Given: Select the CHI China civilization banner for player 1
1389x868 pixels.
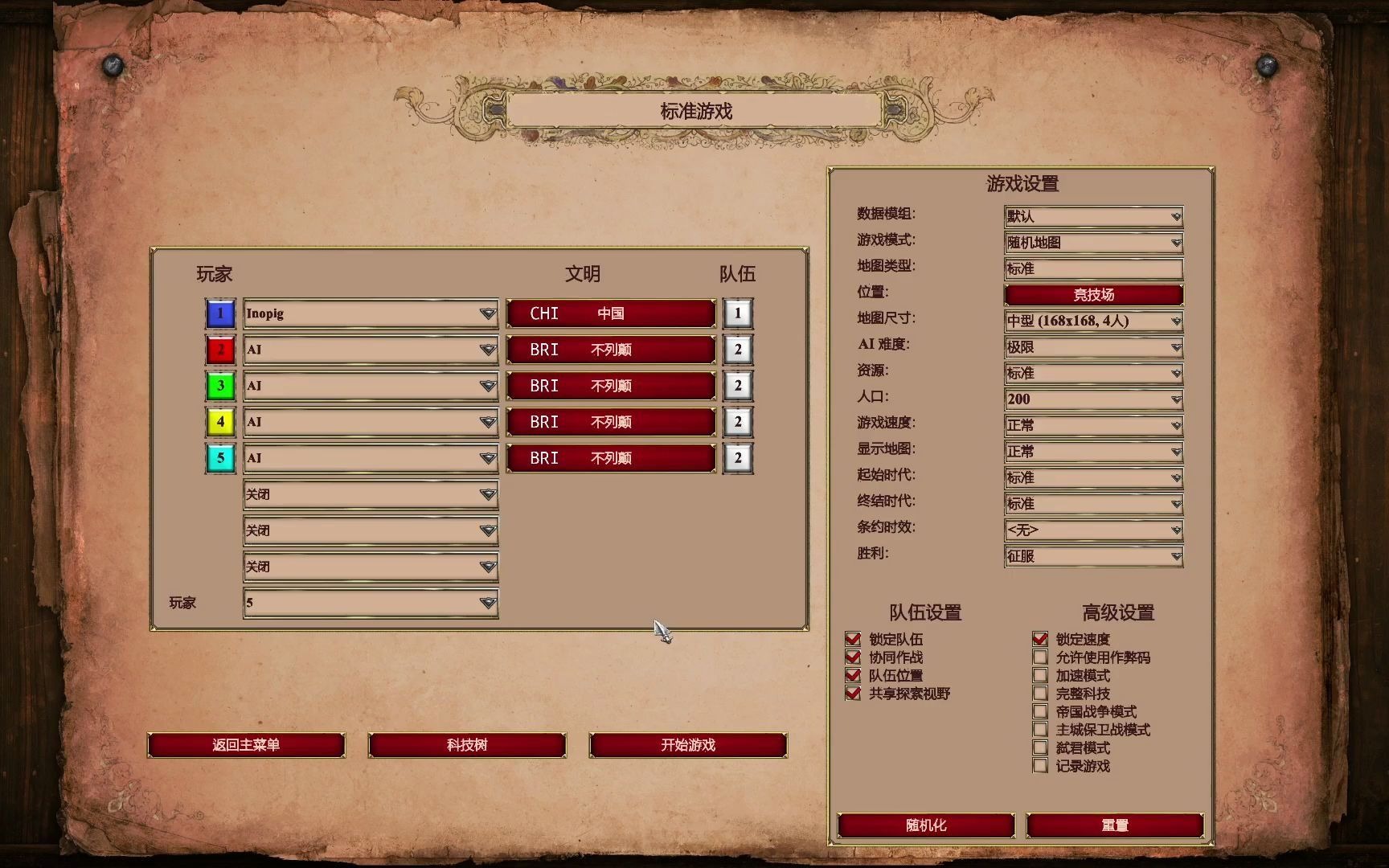Looking at the screenshot, I should 609,313.
